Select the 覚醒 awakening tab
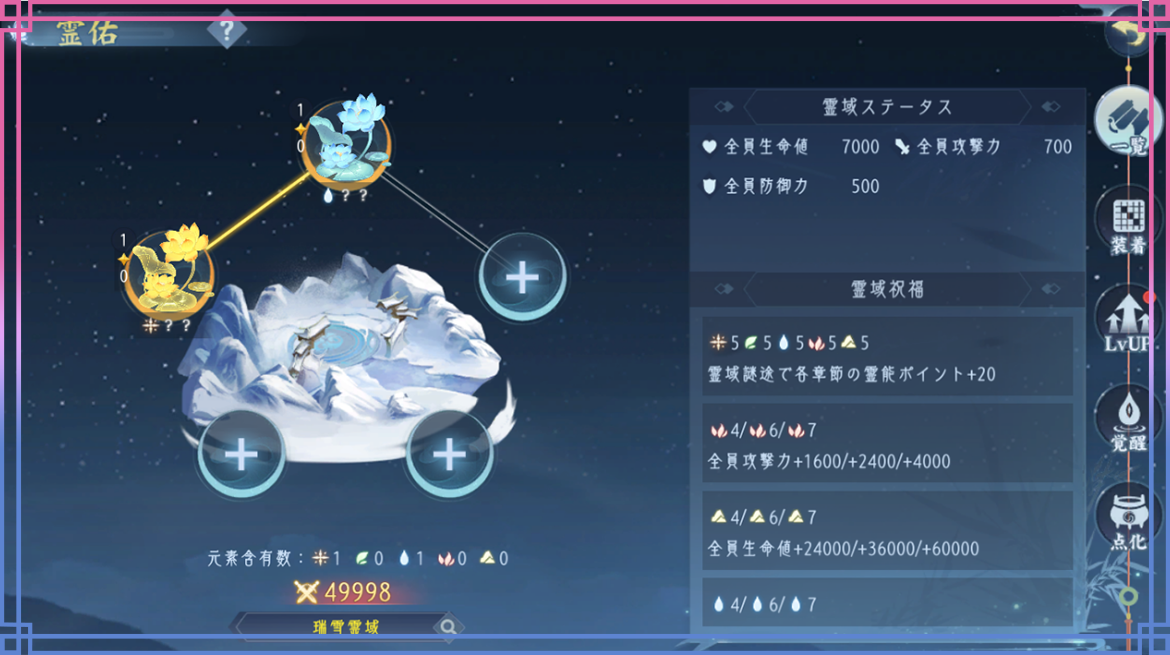The width and height of the screenshot is (1170, 655). point(1128,418)
